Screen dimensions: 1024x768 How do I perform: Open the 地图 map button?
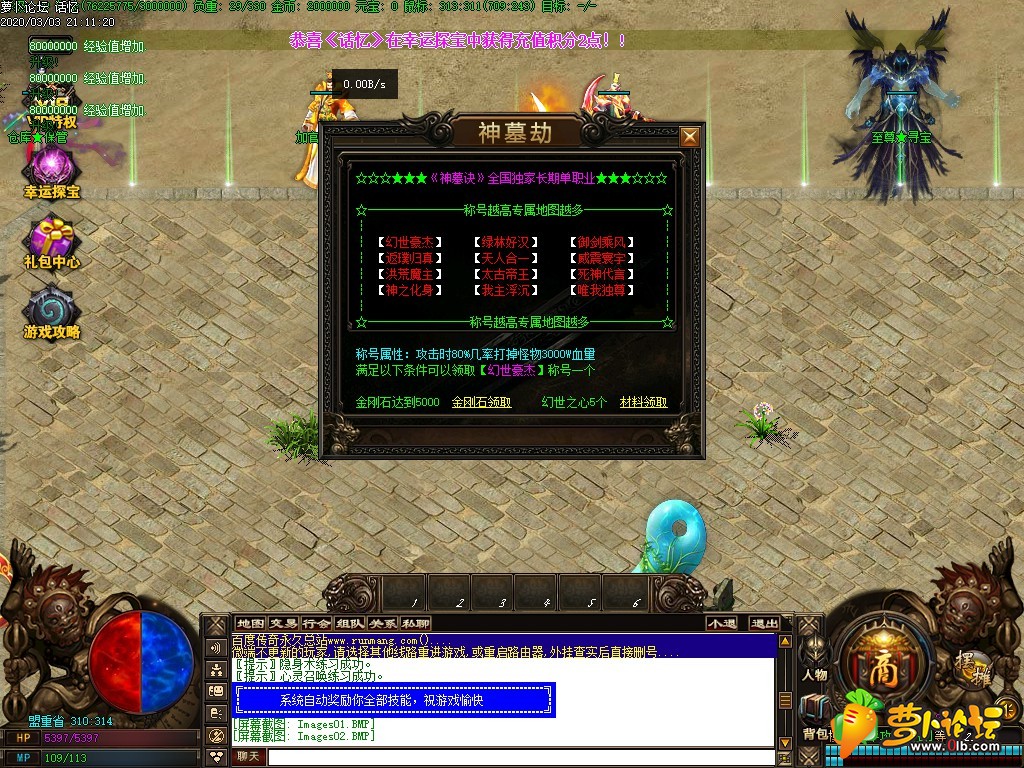[250, 623]
